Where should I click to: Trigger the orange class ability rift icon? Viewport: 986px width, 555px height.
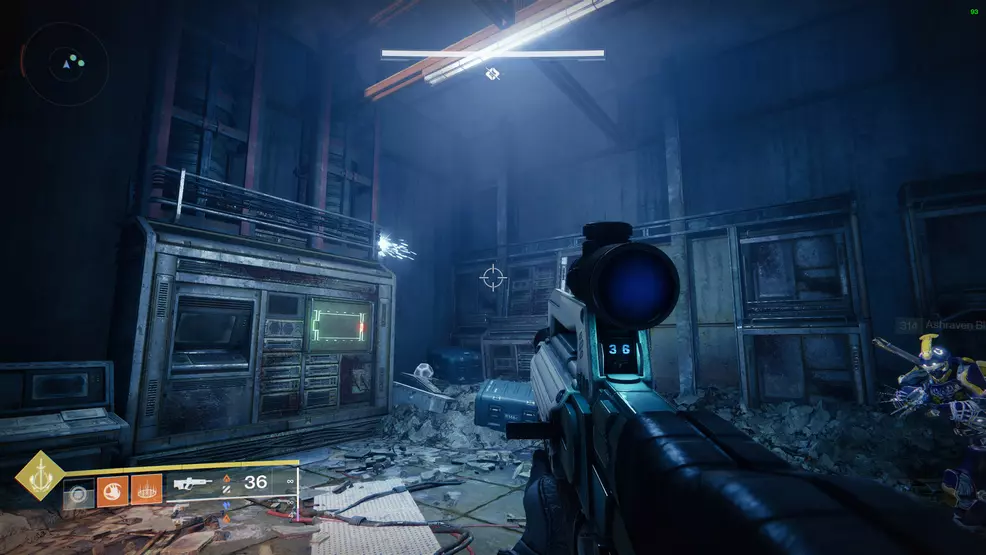[x=146, y=491]
